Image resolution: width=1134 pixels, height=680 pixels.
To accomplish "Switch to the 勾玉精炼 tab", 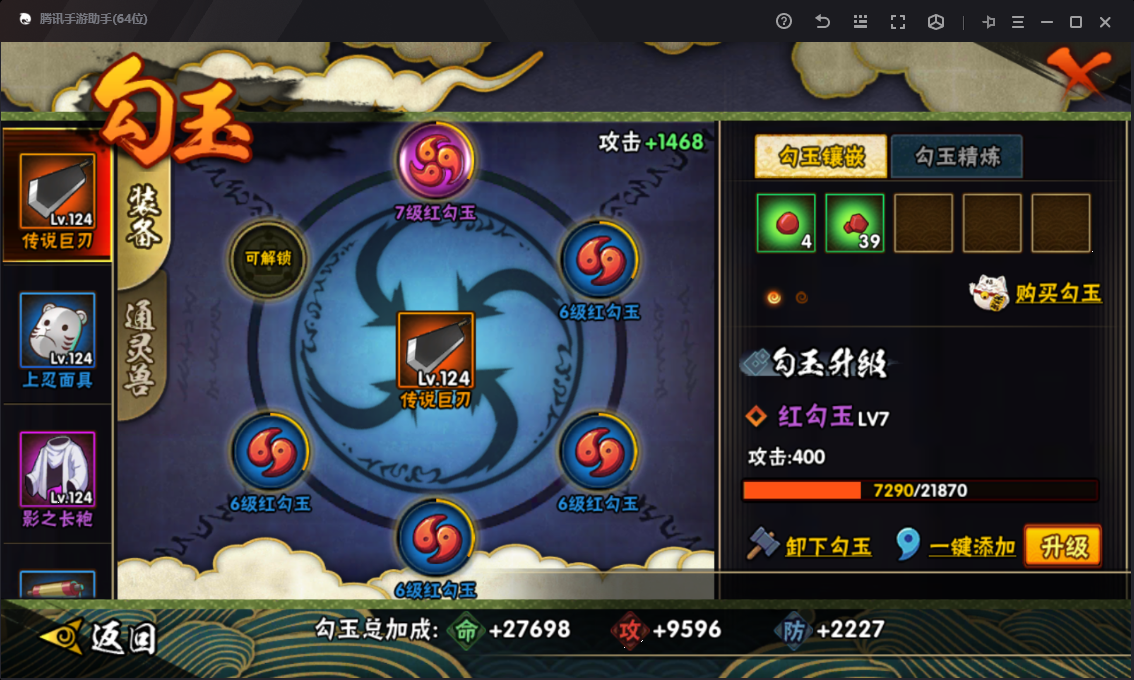I will [x=956, y=157].
